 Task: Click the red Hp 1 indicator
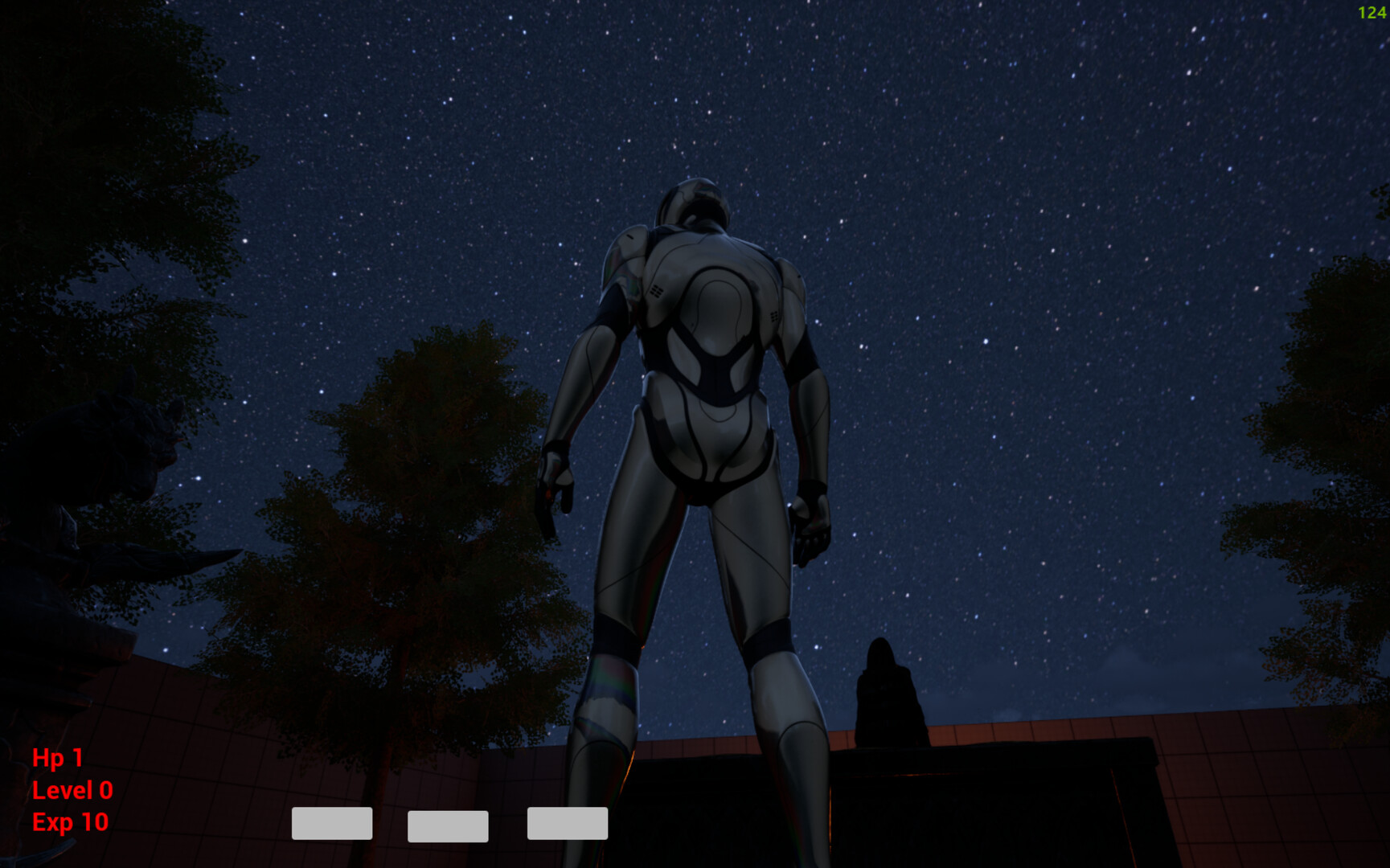[x=59, y=757]
